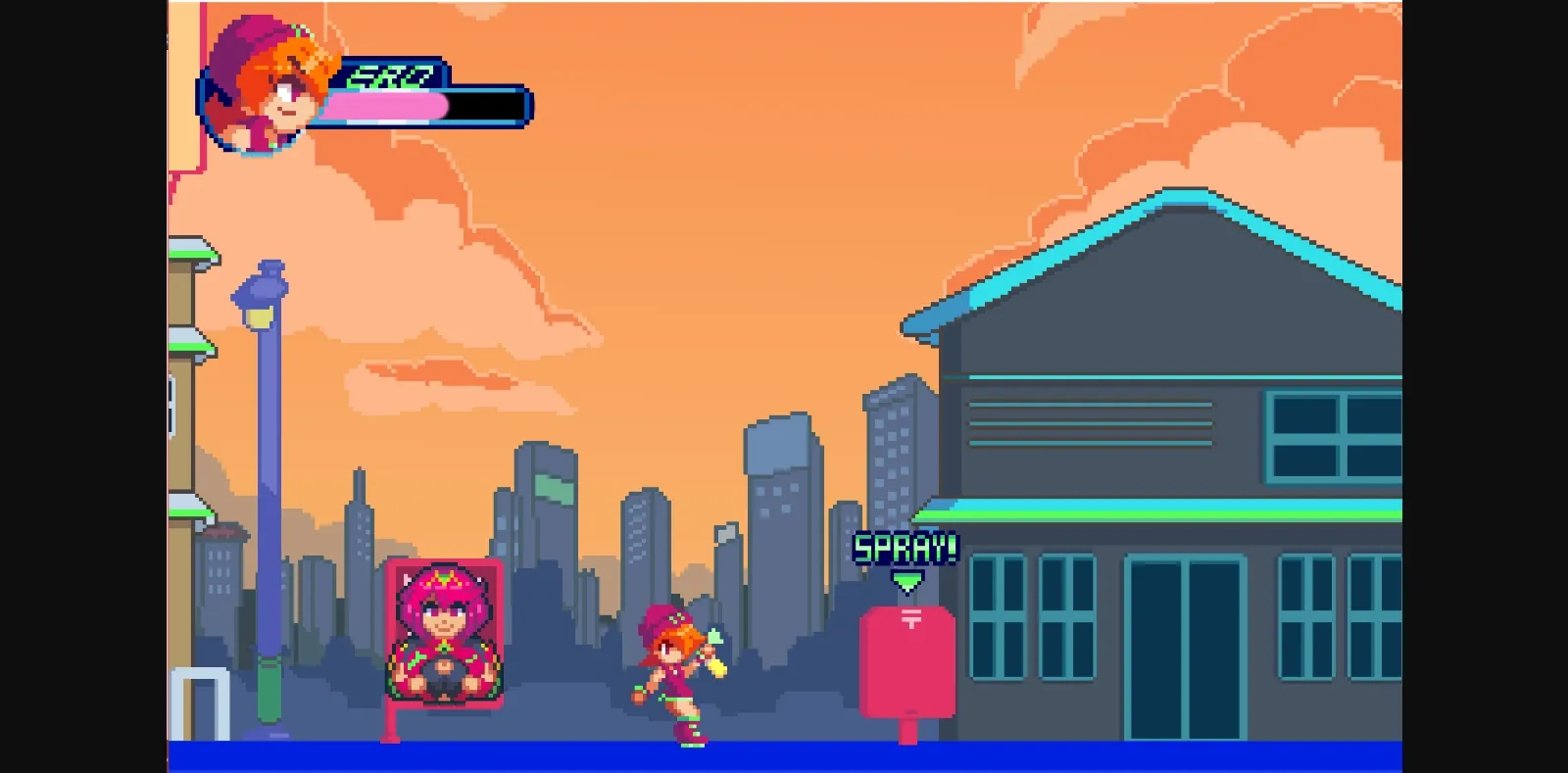Click the character poster on the signpost
This screenshot has width=1568, height=773.
tap(443, 632)
